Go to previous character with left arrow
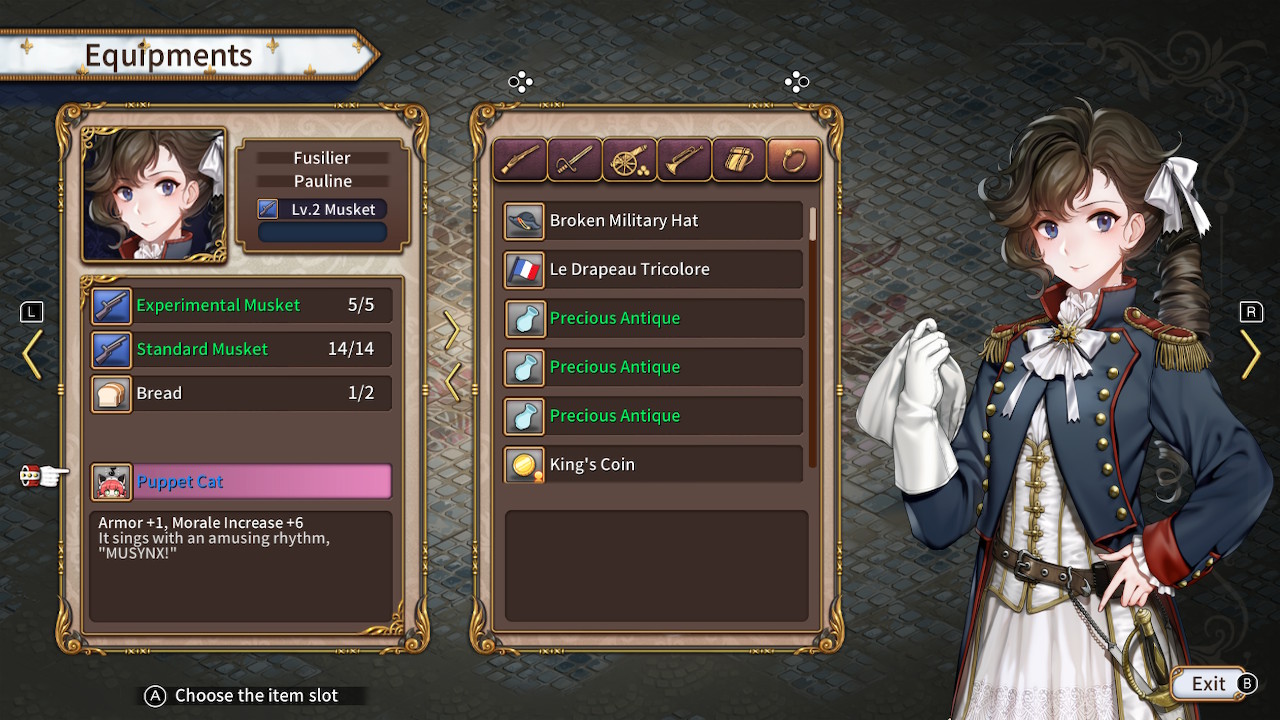Image resolution: width=1280 pixels, height=720 pixels. 32,354
